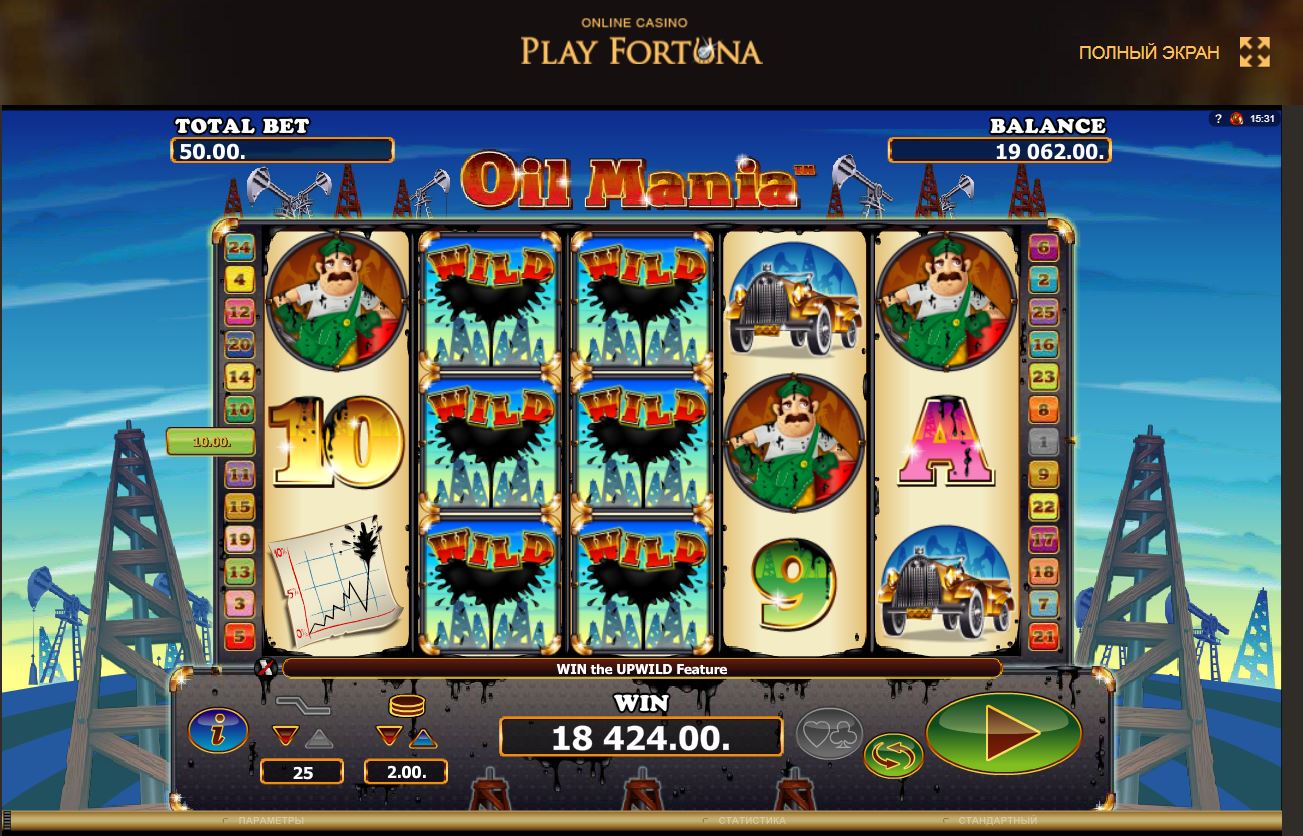This screenshot has height=836, width=1303.
Task: Increase the number of paylines
Action: [317, 739]
